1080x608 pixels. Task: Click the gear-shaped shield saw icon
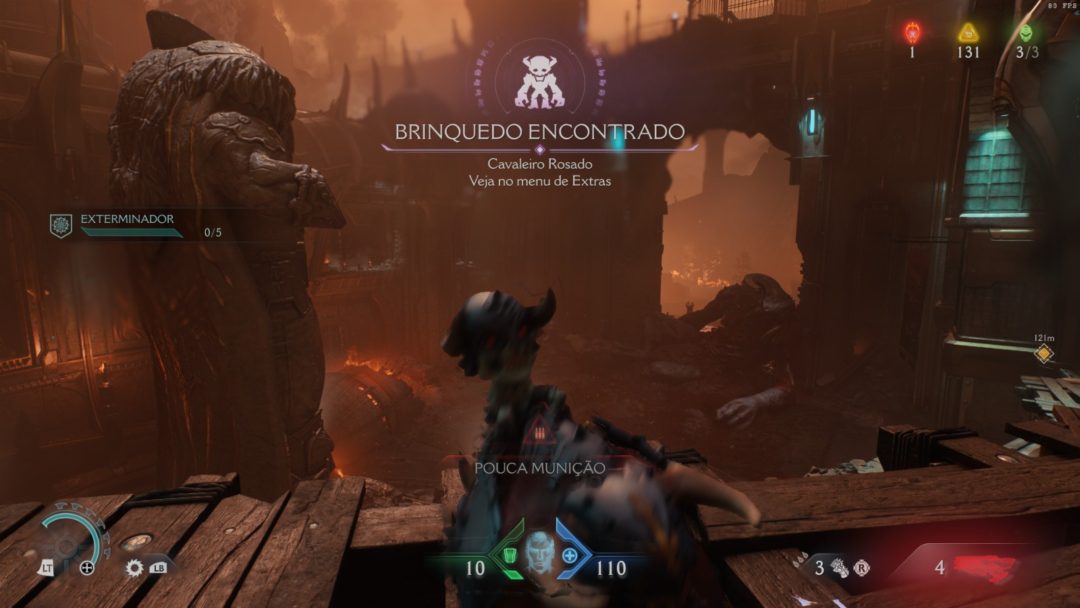tap(135, 568)
